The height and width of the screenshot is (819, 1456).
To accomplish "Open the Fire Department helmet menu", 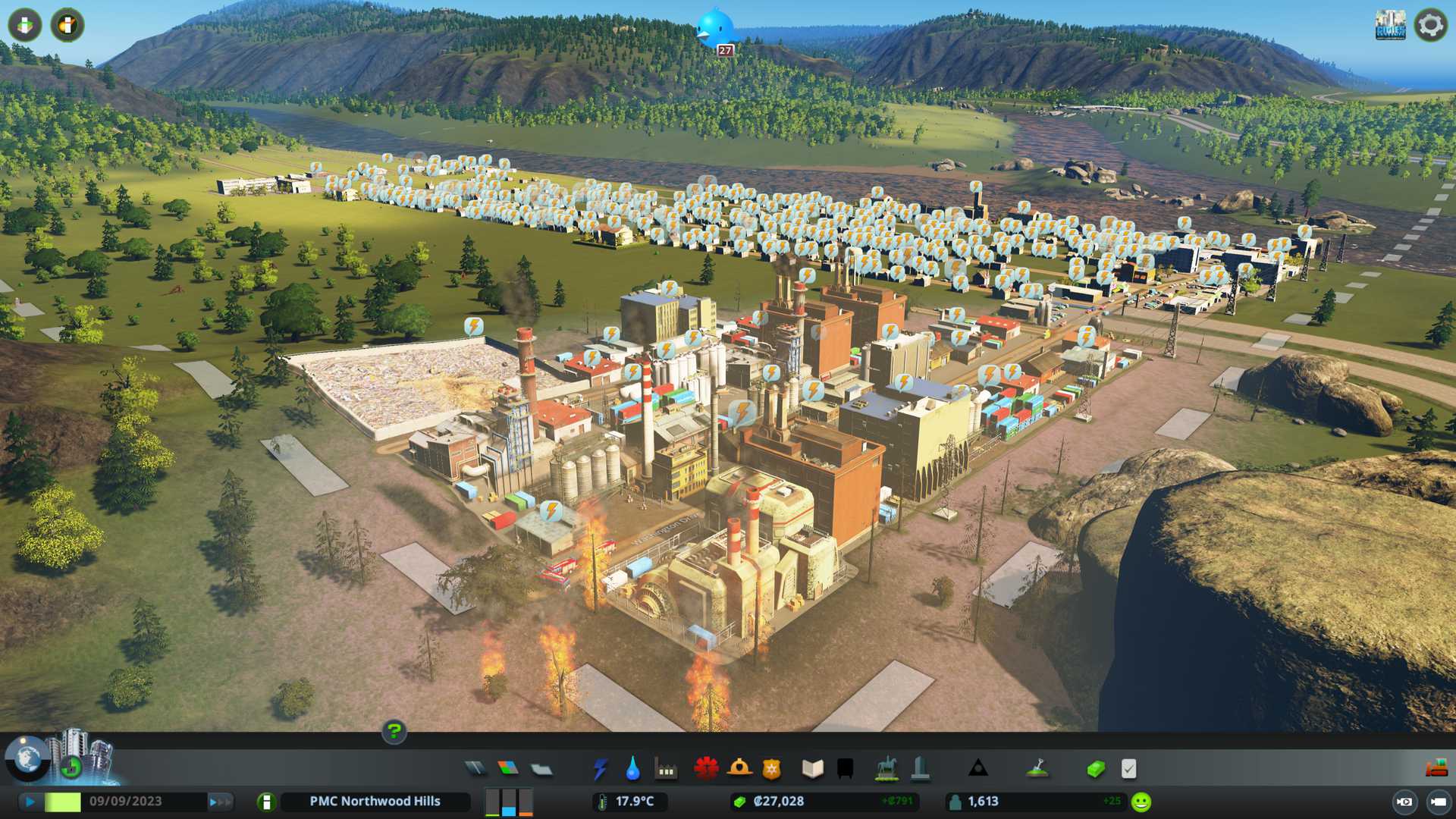I will point(739,769).
